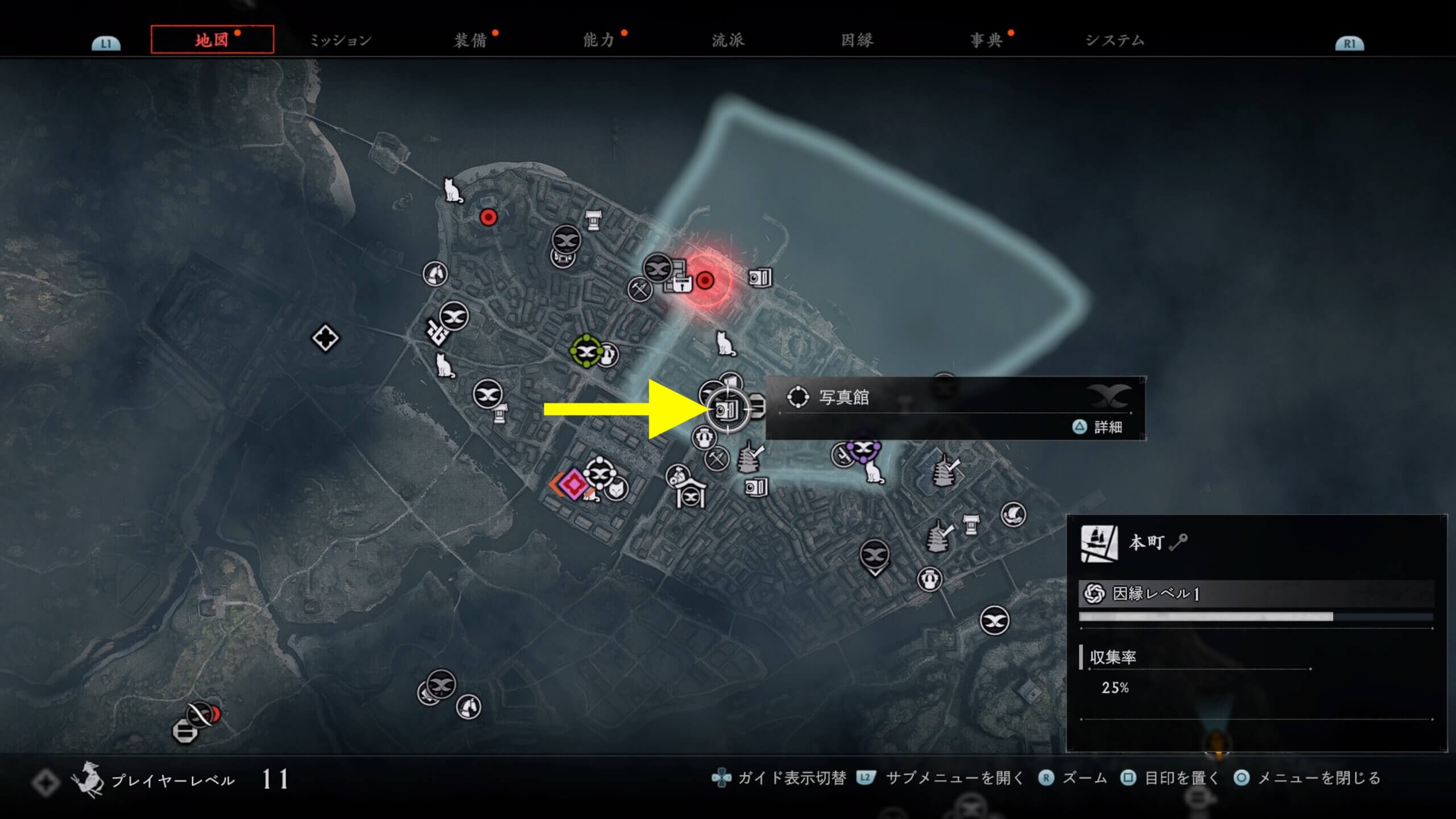Open the システム system tab
Image resolution: width=1456 pixels, height=819 pixels.
1115,40
